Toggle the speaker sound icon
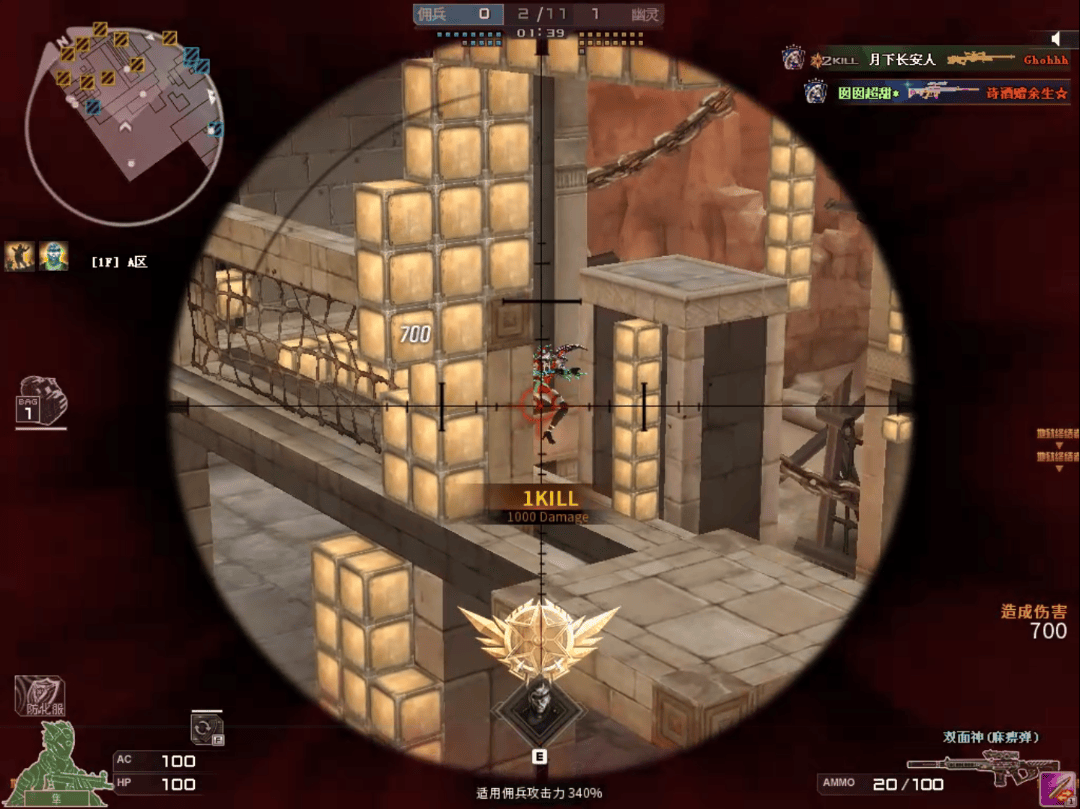Screen dimensions: 1080x809 click(1059, 38)
